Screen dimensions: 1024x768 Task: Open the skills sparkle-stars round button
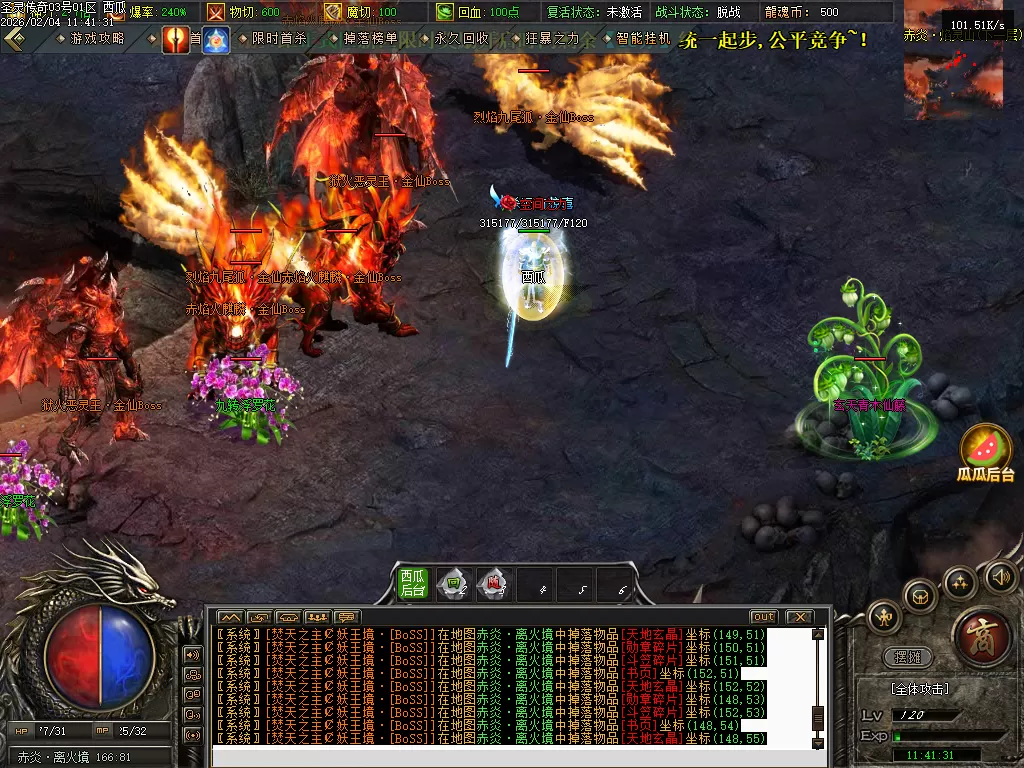960,582
